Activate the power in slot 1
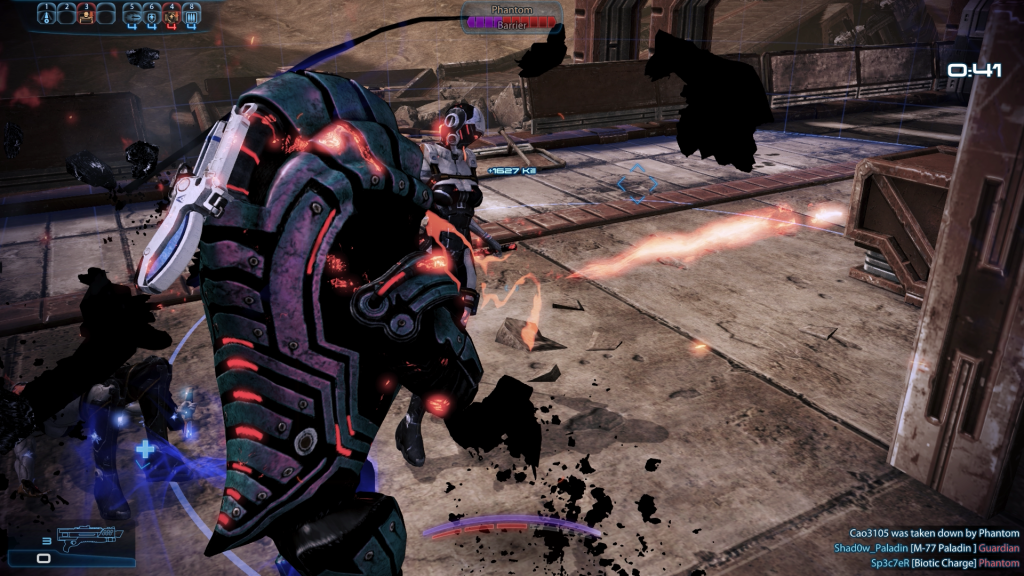 [x=46, y=14]
